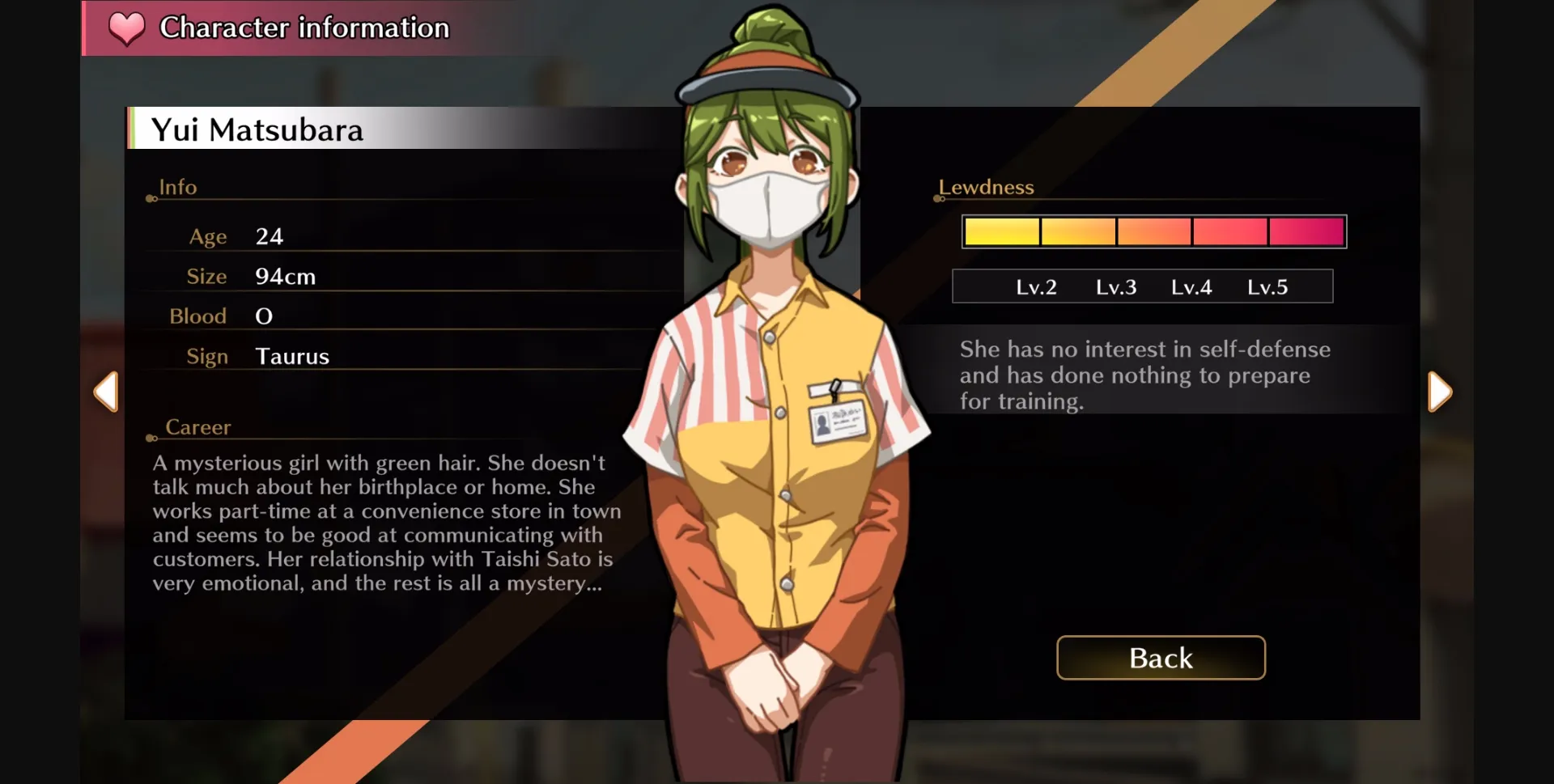Click the heart icon in the header
1554x784 pixels.
pos(125,31)
